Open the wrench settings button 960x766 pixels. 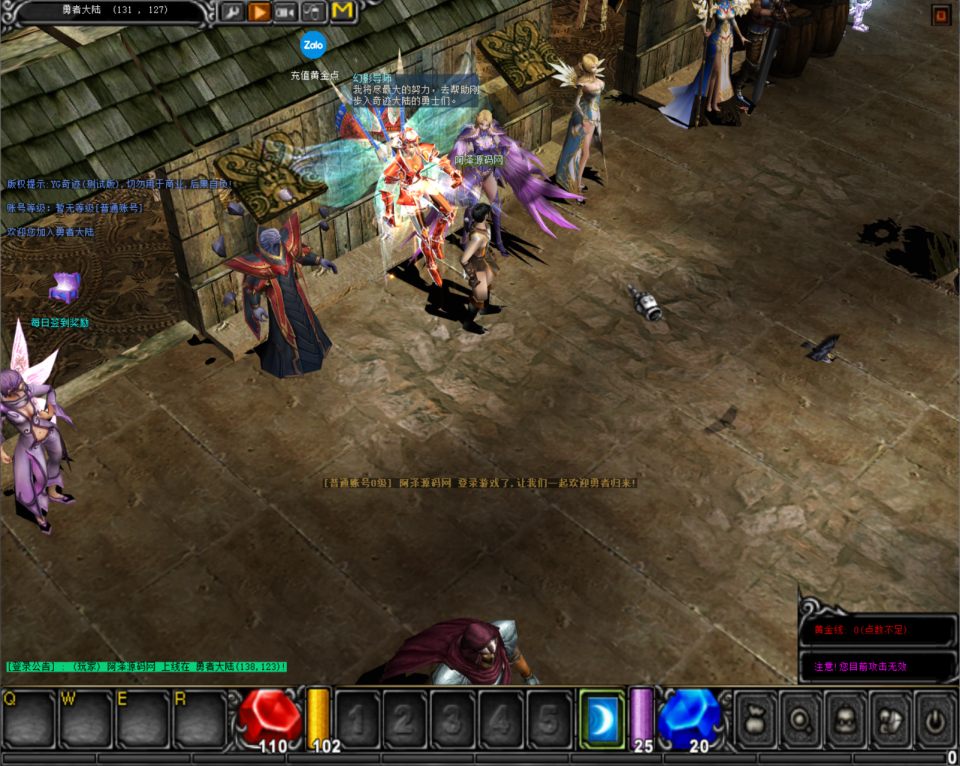click(231, 12)
